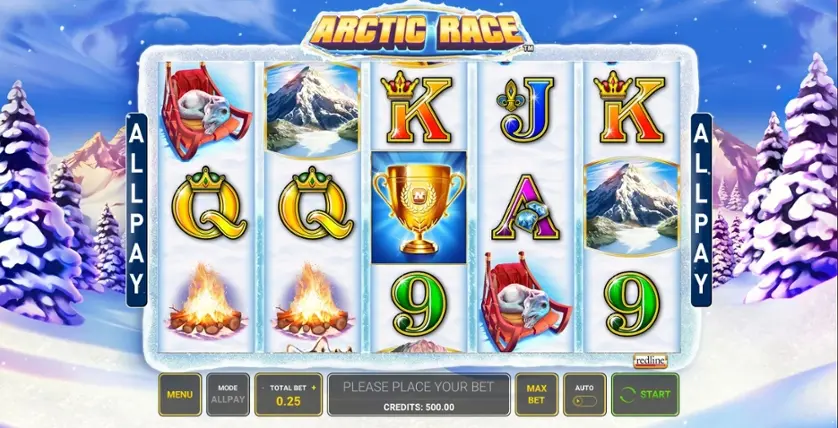Decrease total bet with the minus sign

point(262,386)
